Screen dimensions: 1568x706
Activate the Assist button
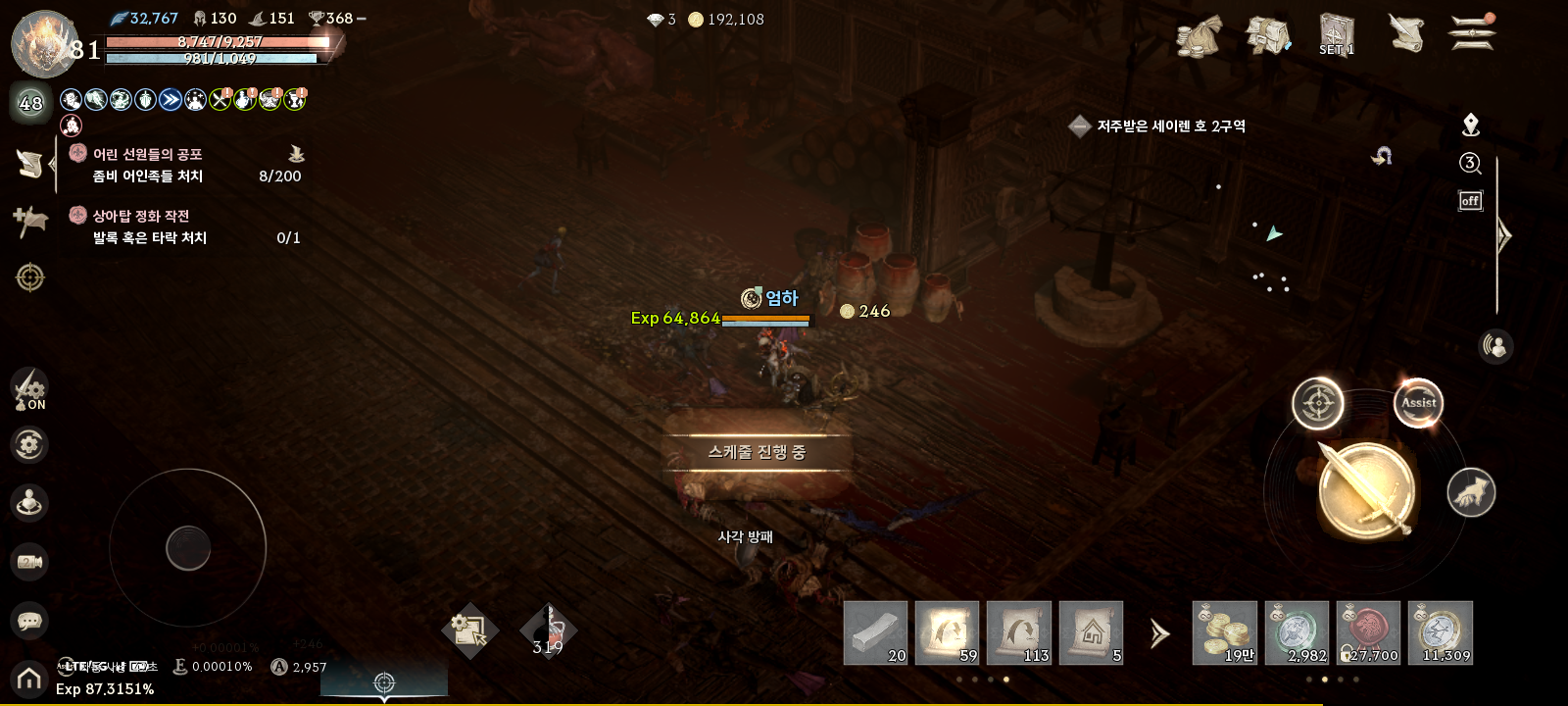[1418, 402]
